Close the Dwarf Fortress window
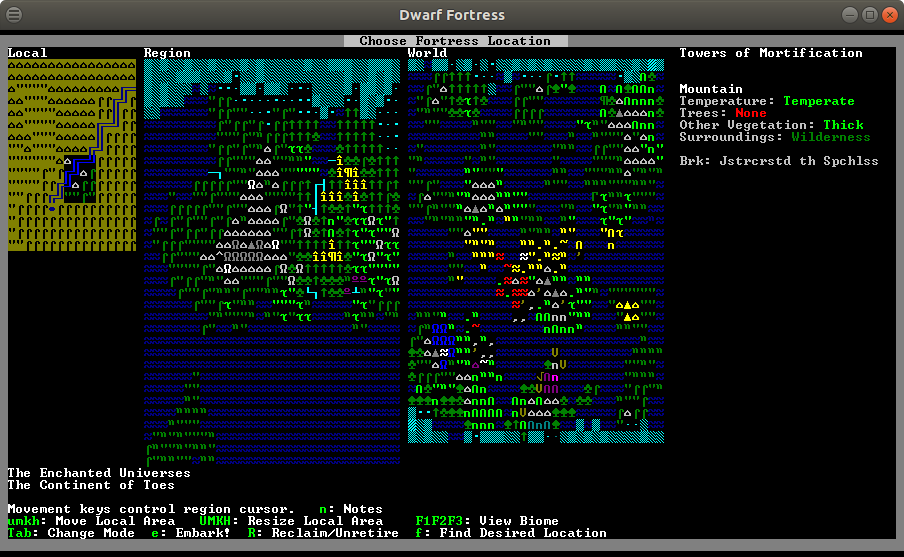The height and width of the screenshot is (557, 904). 889,15
